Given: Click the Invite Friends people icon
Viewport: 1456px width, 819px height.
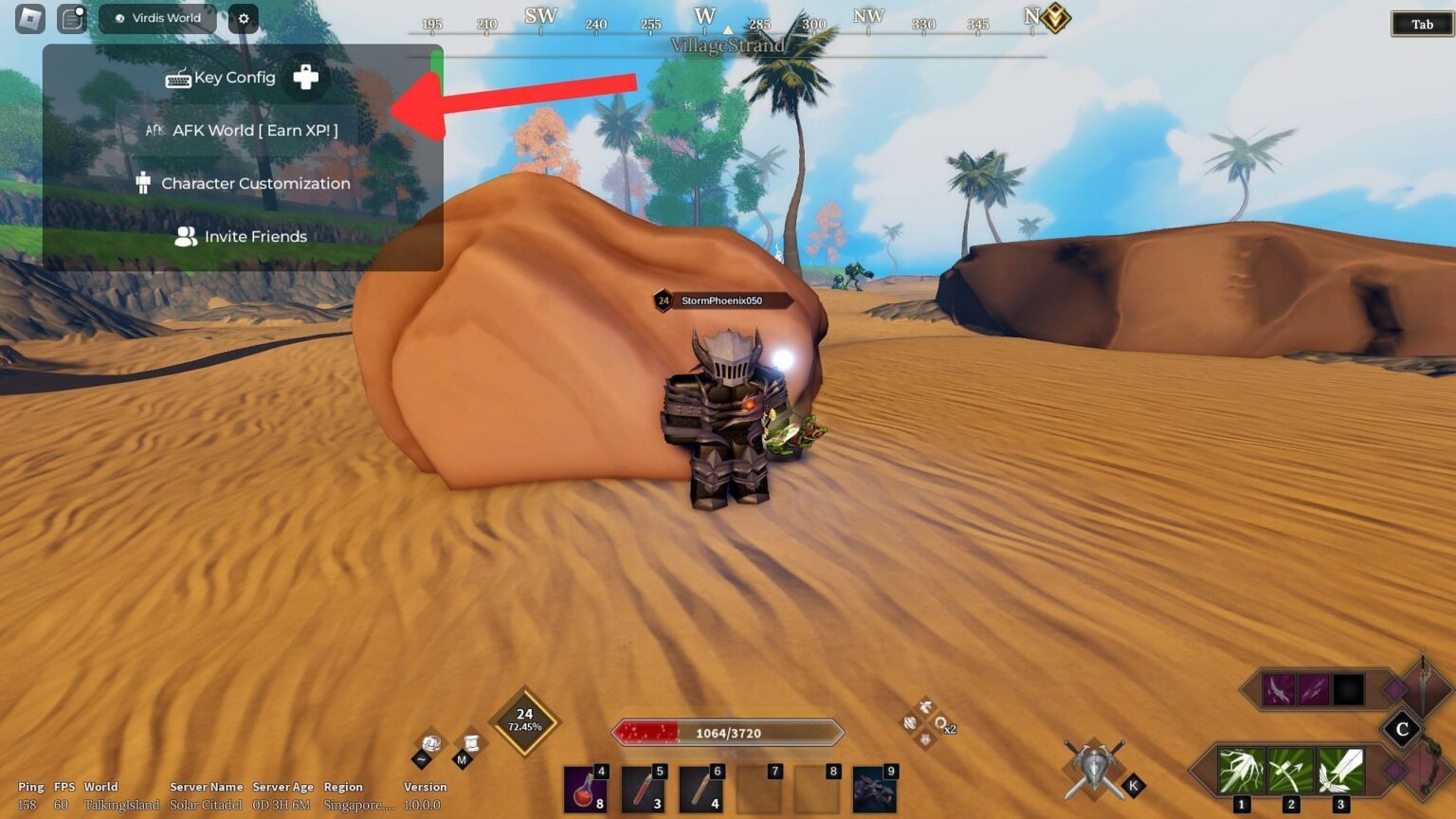Looking at the screenshot, I should pyautogui.click(x=185, y=236).
